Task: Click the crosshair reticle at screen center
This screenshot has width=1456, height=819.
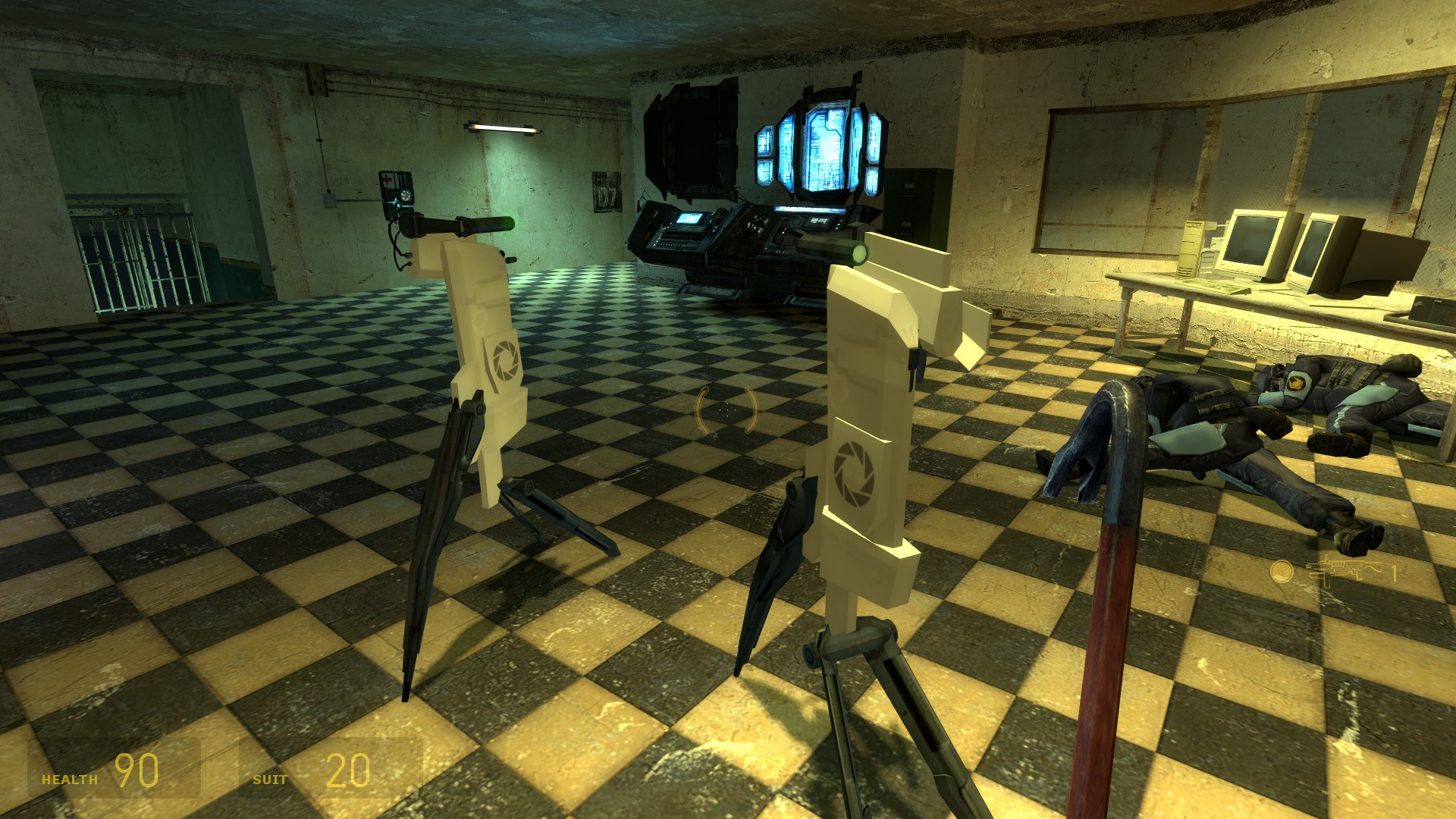Action: point(726,409)
